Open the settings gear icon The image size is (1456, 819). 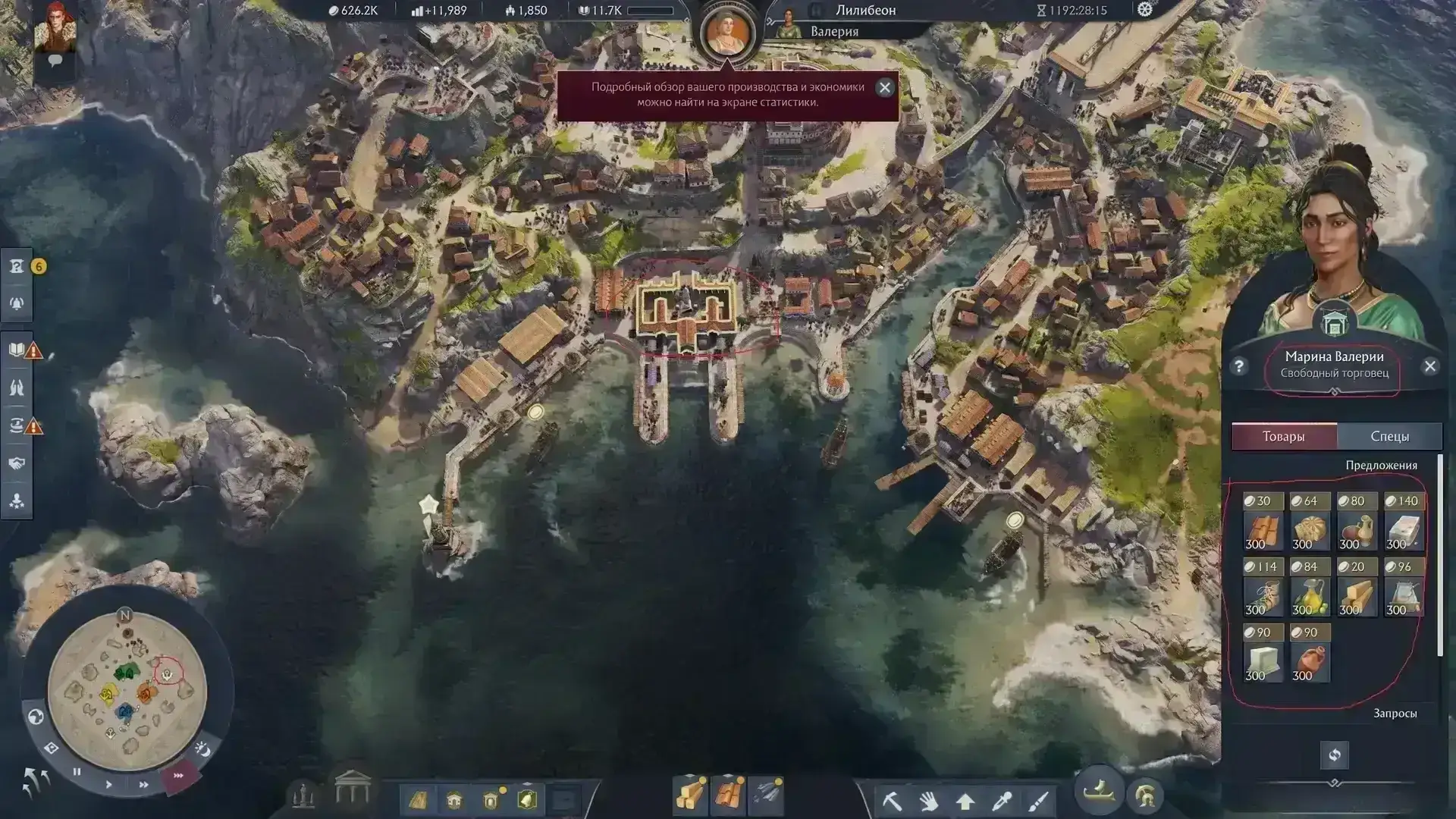point(1144,10)
